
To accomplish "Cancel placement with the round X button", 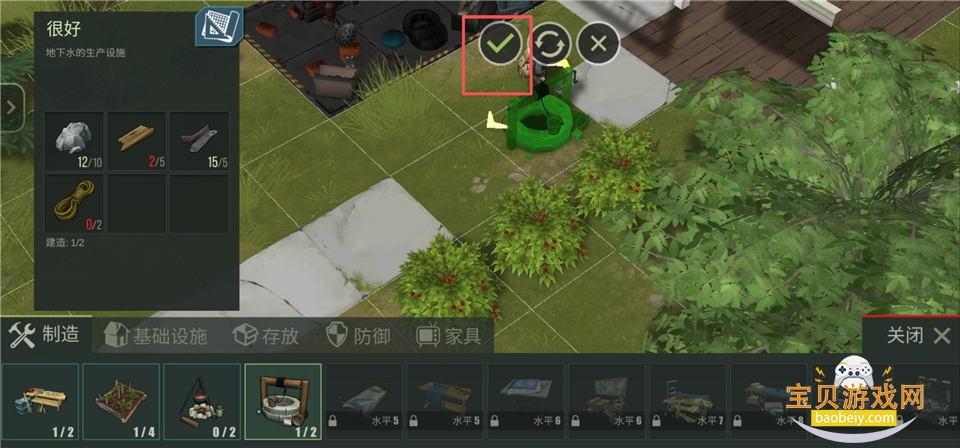I will [598, 43].
